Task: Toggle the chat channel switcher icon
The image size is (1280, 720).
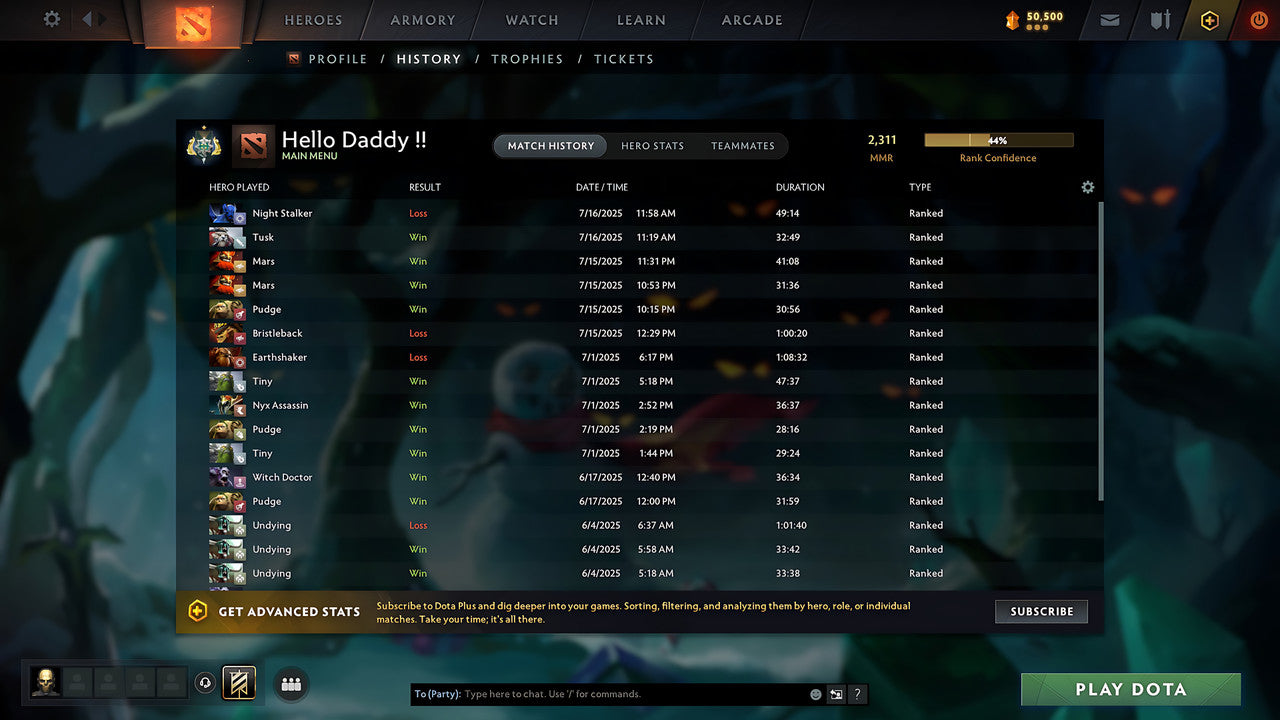Action: 836,693
